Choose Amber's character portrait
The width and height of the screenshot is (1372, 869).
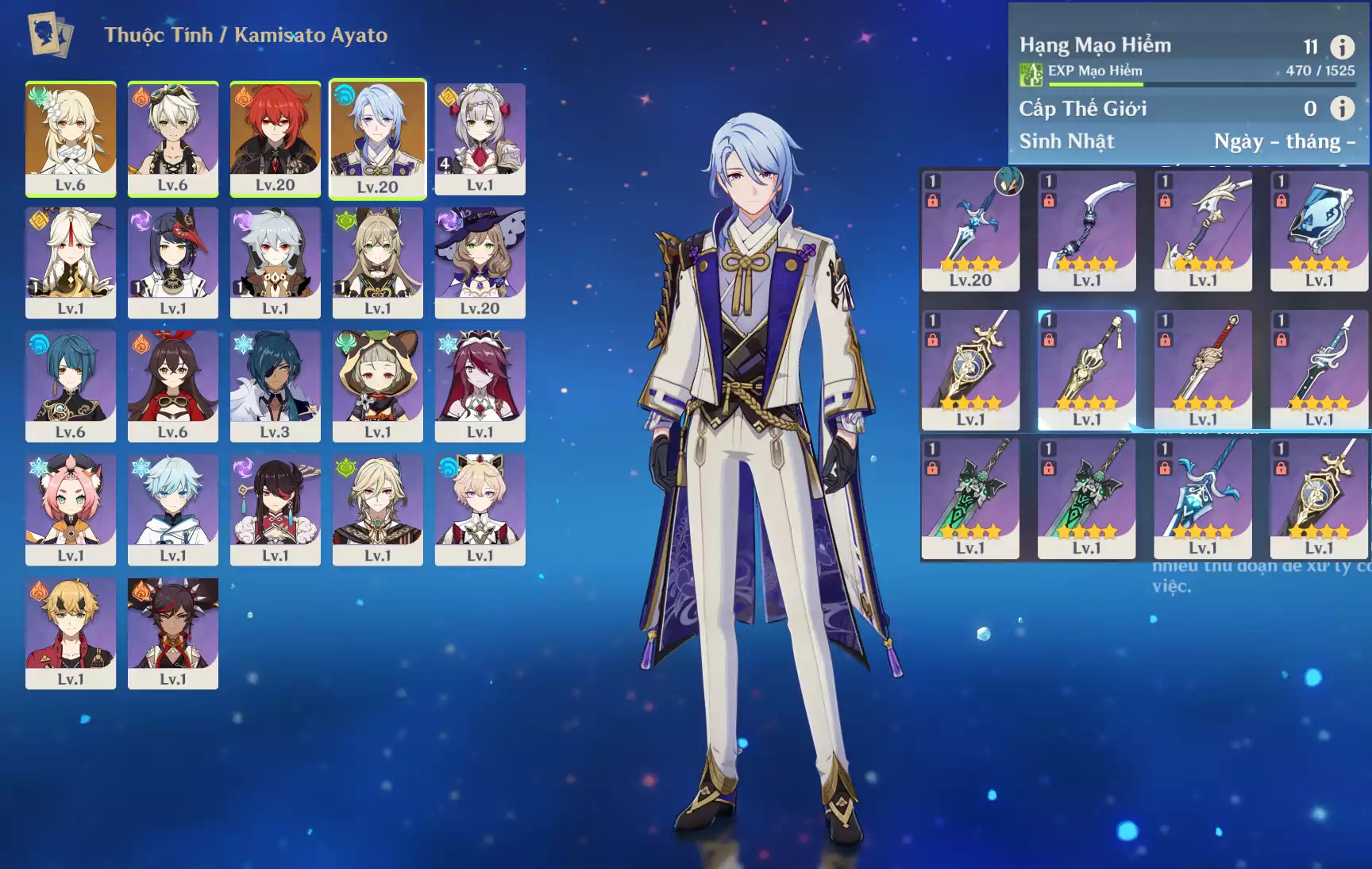(x=172, y=386)
